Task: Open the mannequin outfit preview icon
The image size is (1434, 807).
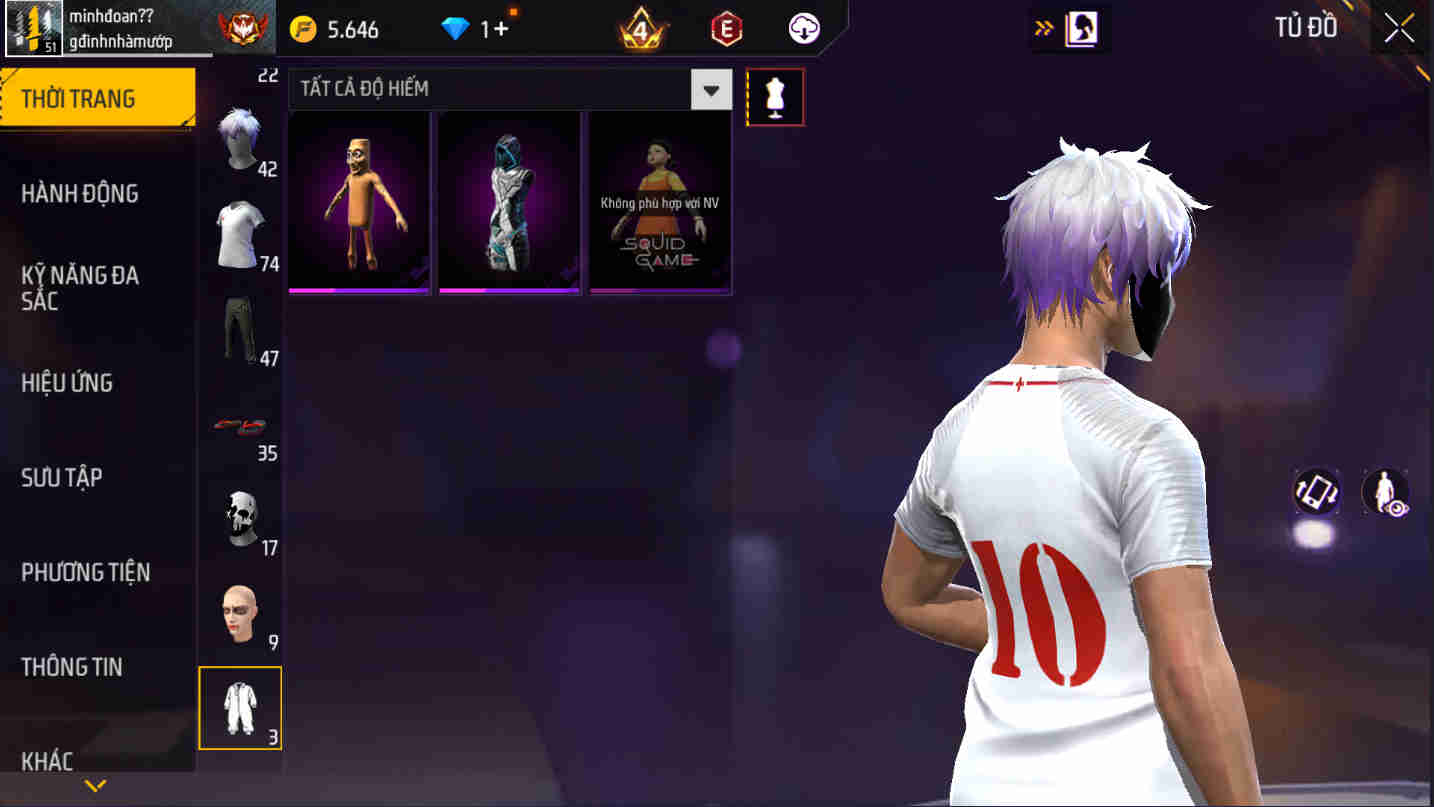Action: (x=775, y=96)
